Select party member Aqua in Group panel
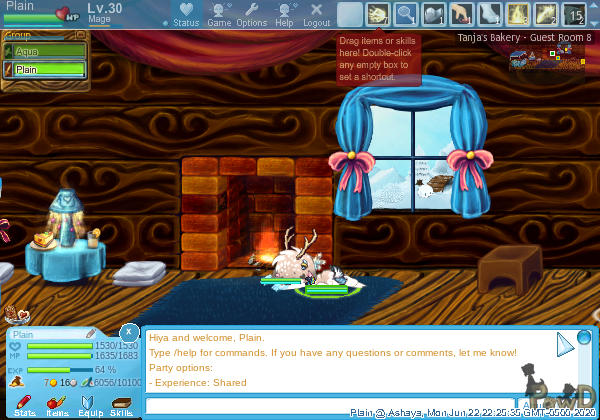 coord(47,49)
